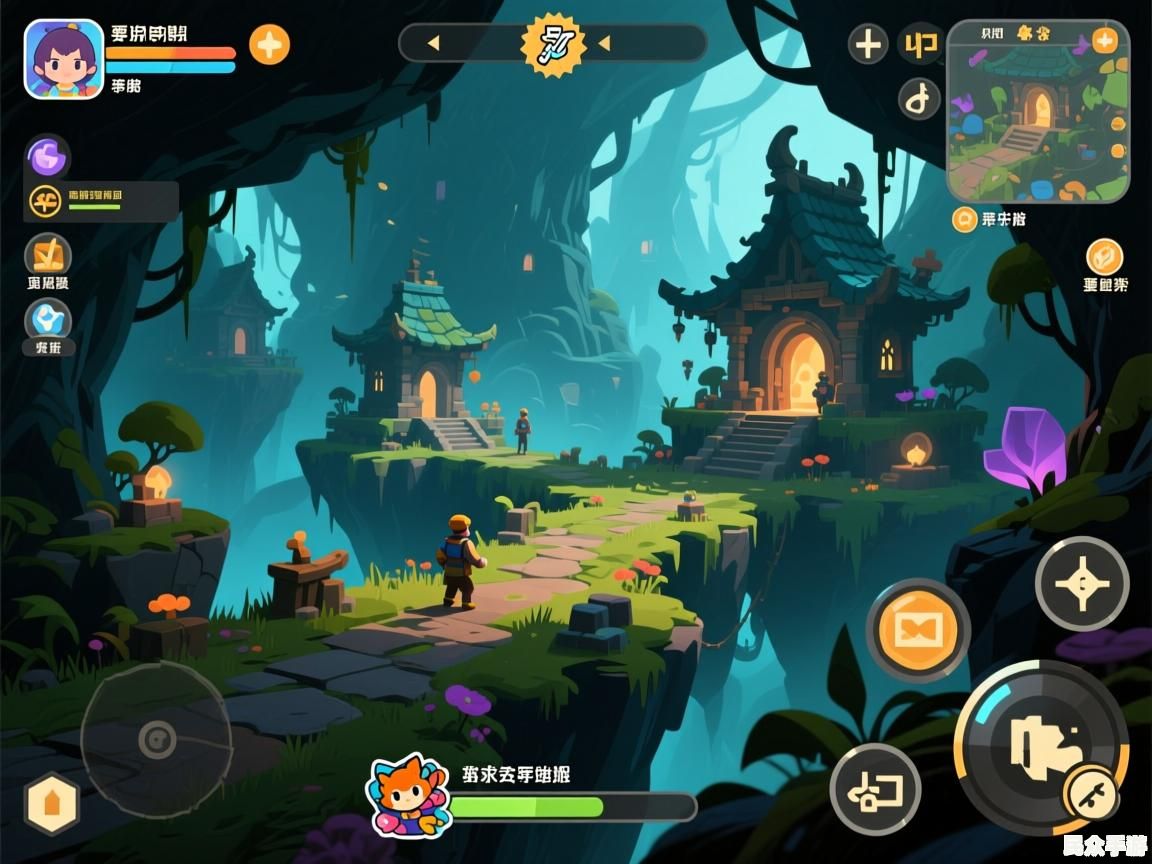Open the minimap
1152x864 pixels.
pos(1037,111)
